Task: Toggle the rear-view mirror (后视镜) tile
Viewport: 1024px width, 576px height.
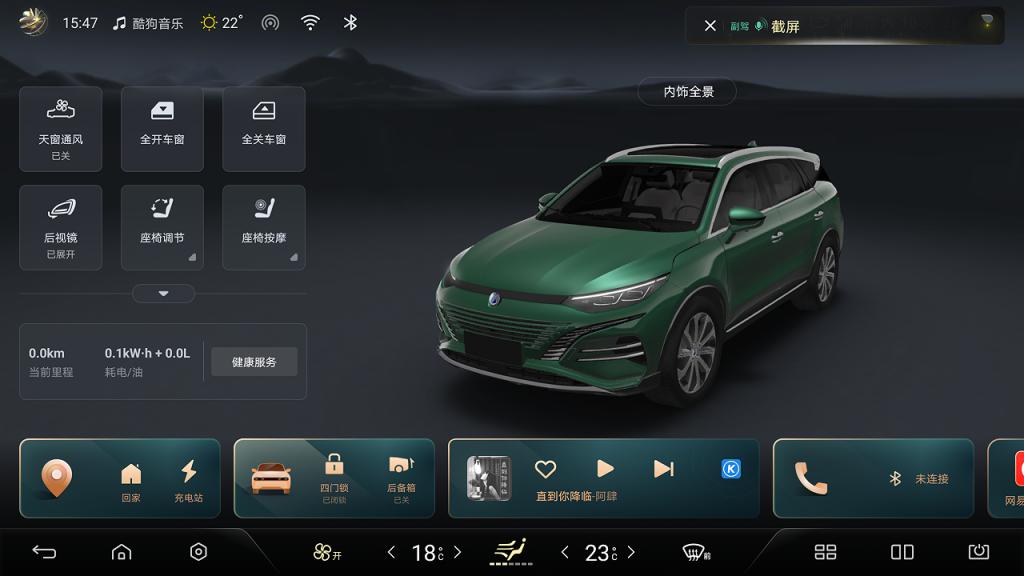Action: pos(61,227)
